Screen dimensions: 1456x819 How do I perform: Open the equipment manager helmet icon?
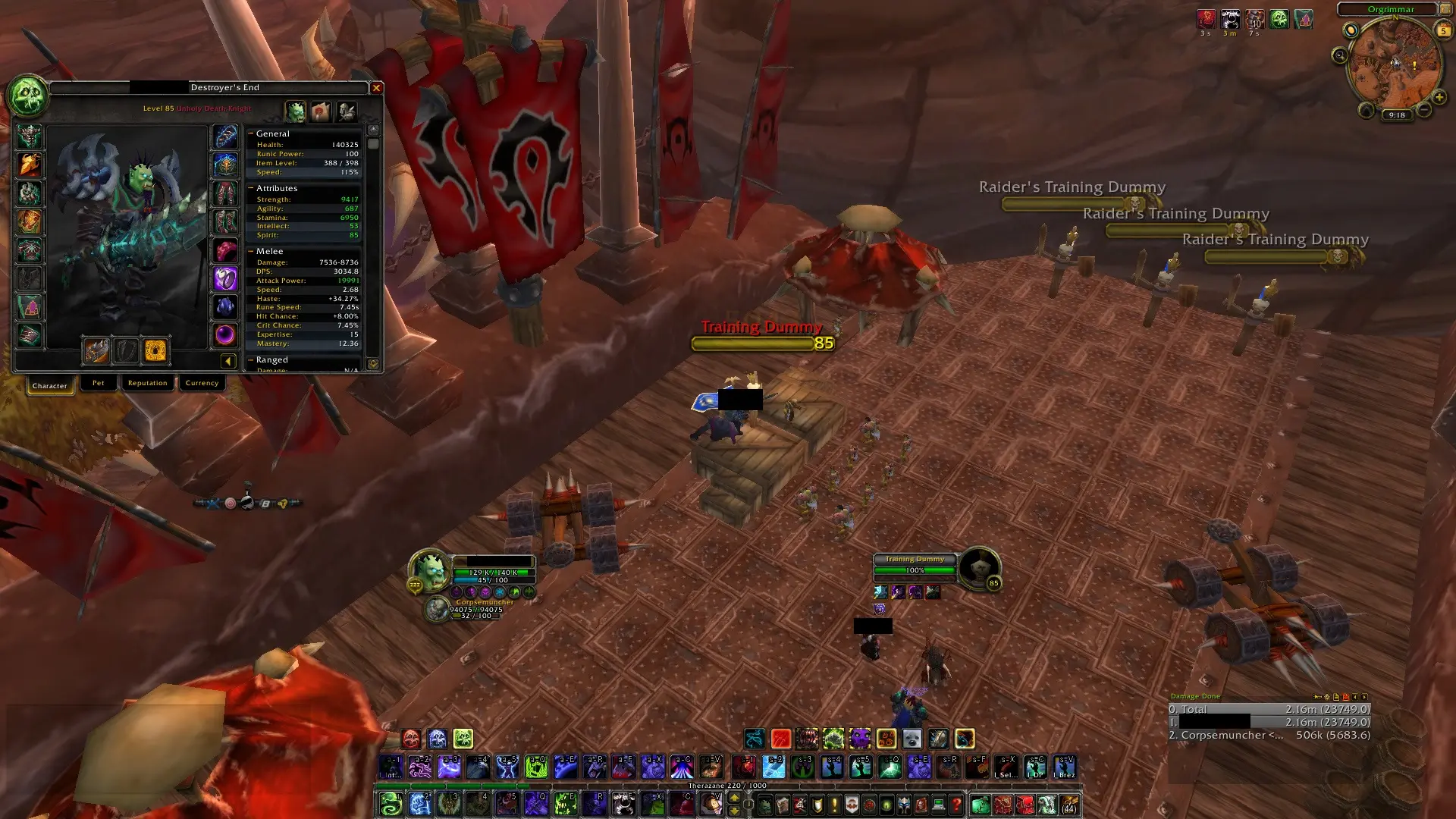tap(347, 112)
